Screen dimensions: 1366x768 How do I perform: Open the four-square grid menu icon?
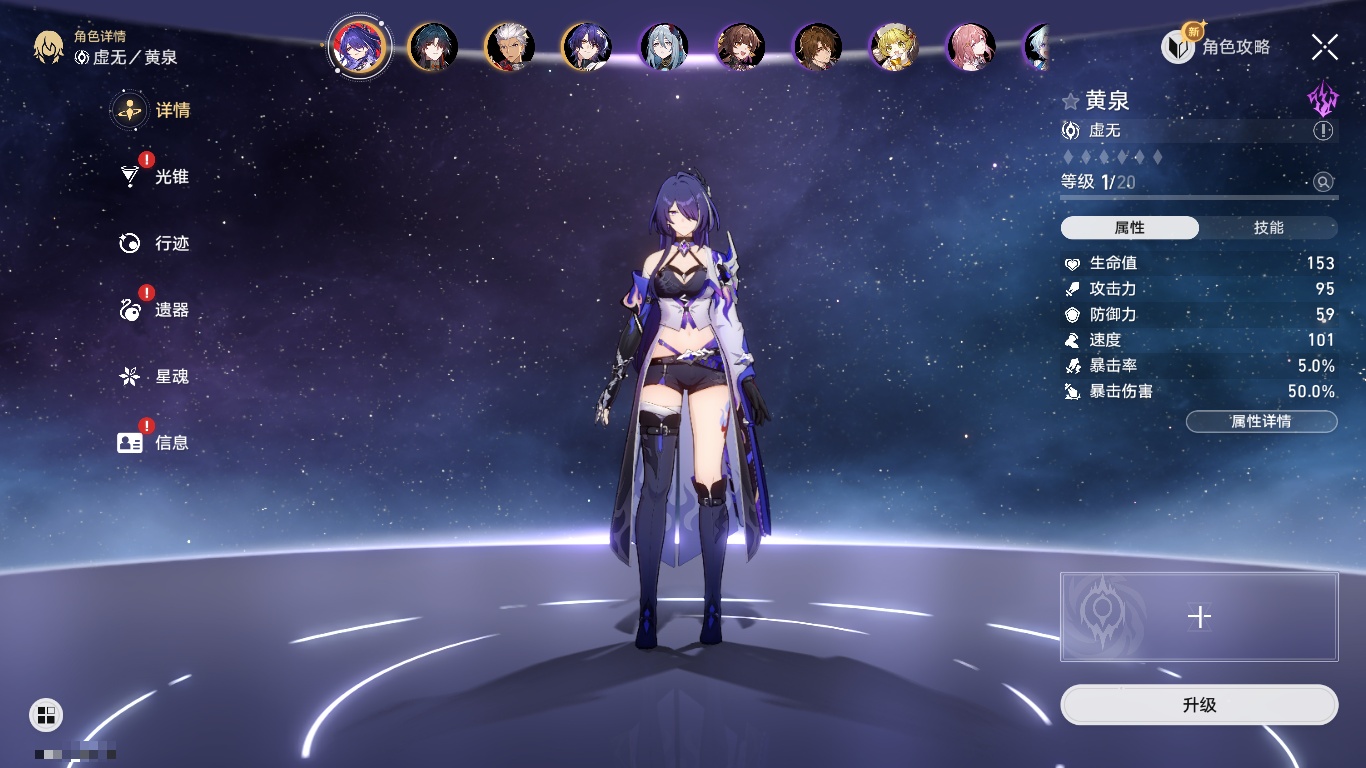(46, 714)
